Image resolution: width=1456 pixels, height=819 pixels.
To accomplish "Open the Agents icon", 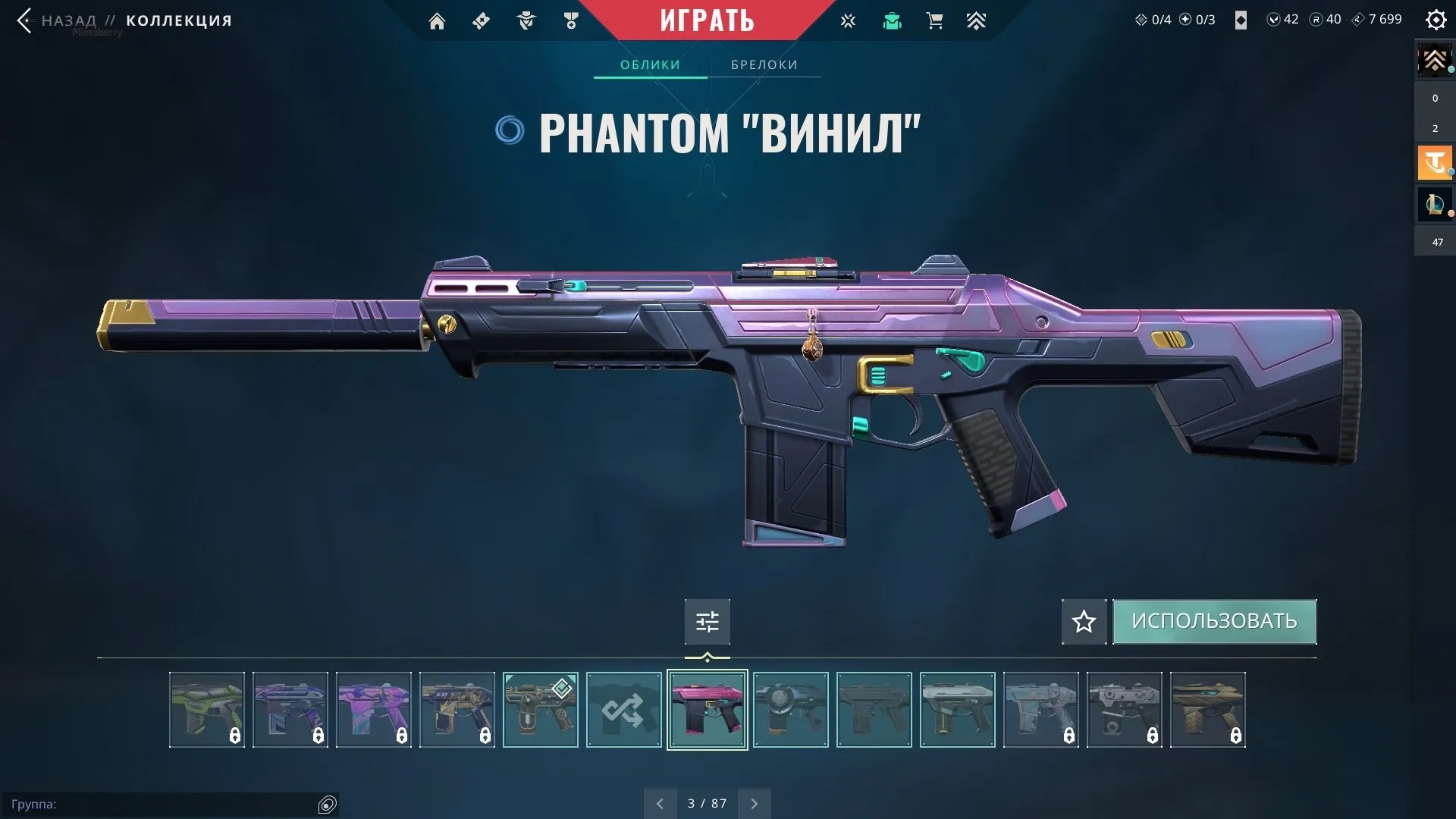I will (x=526, y=20).
